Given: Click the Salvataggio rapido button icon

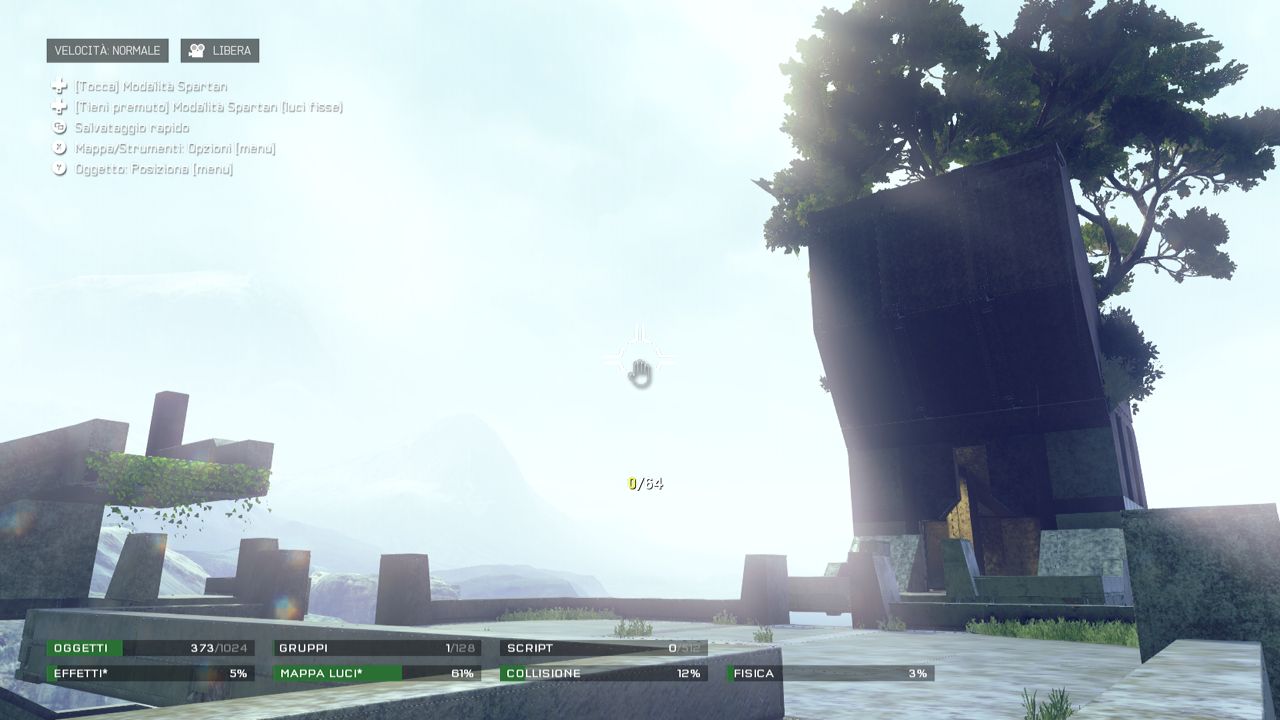Looking at the screenshot, I should 60,128.
